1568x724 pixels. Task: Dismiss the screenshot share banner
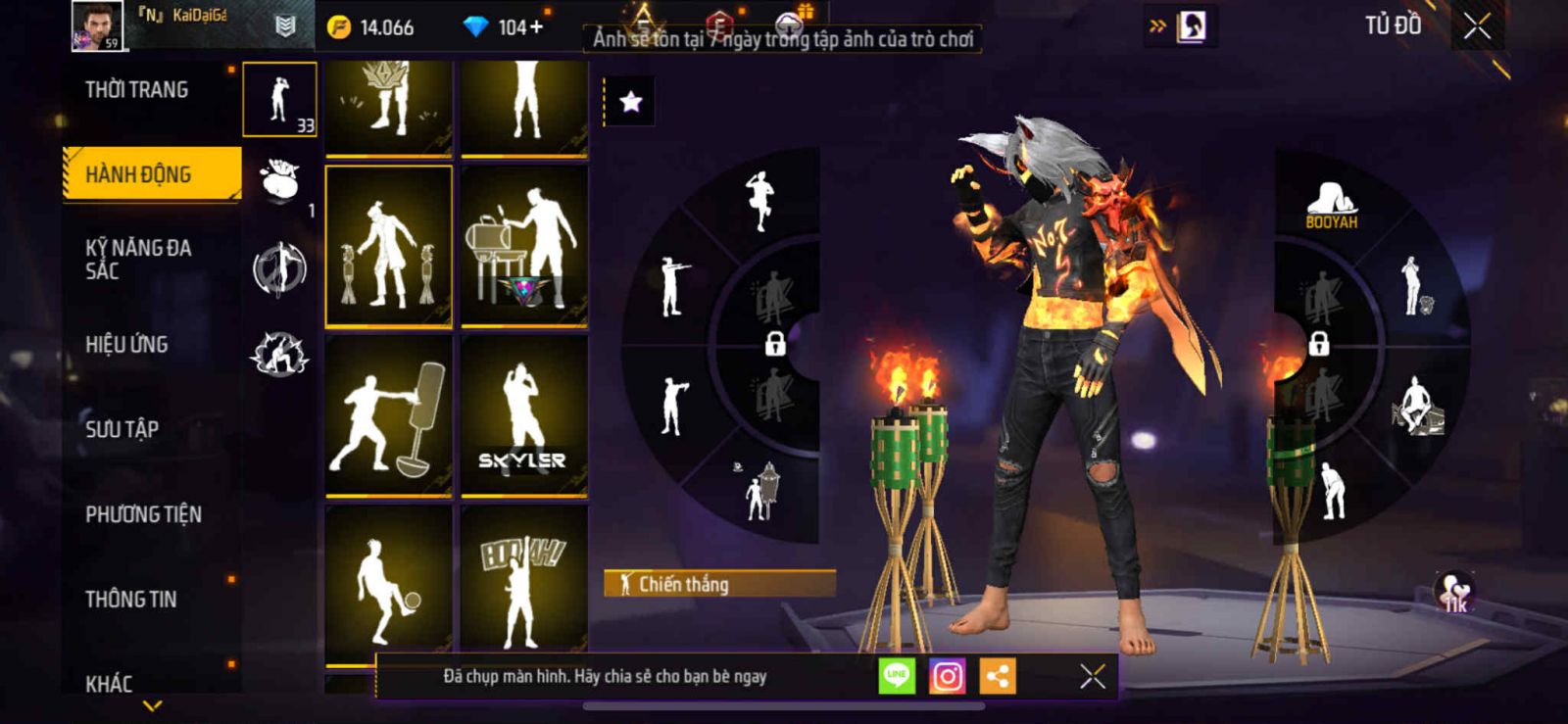[1092, 676]
